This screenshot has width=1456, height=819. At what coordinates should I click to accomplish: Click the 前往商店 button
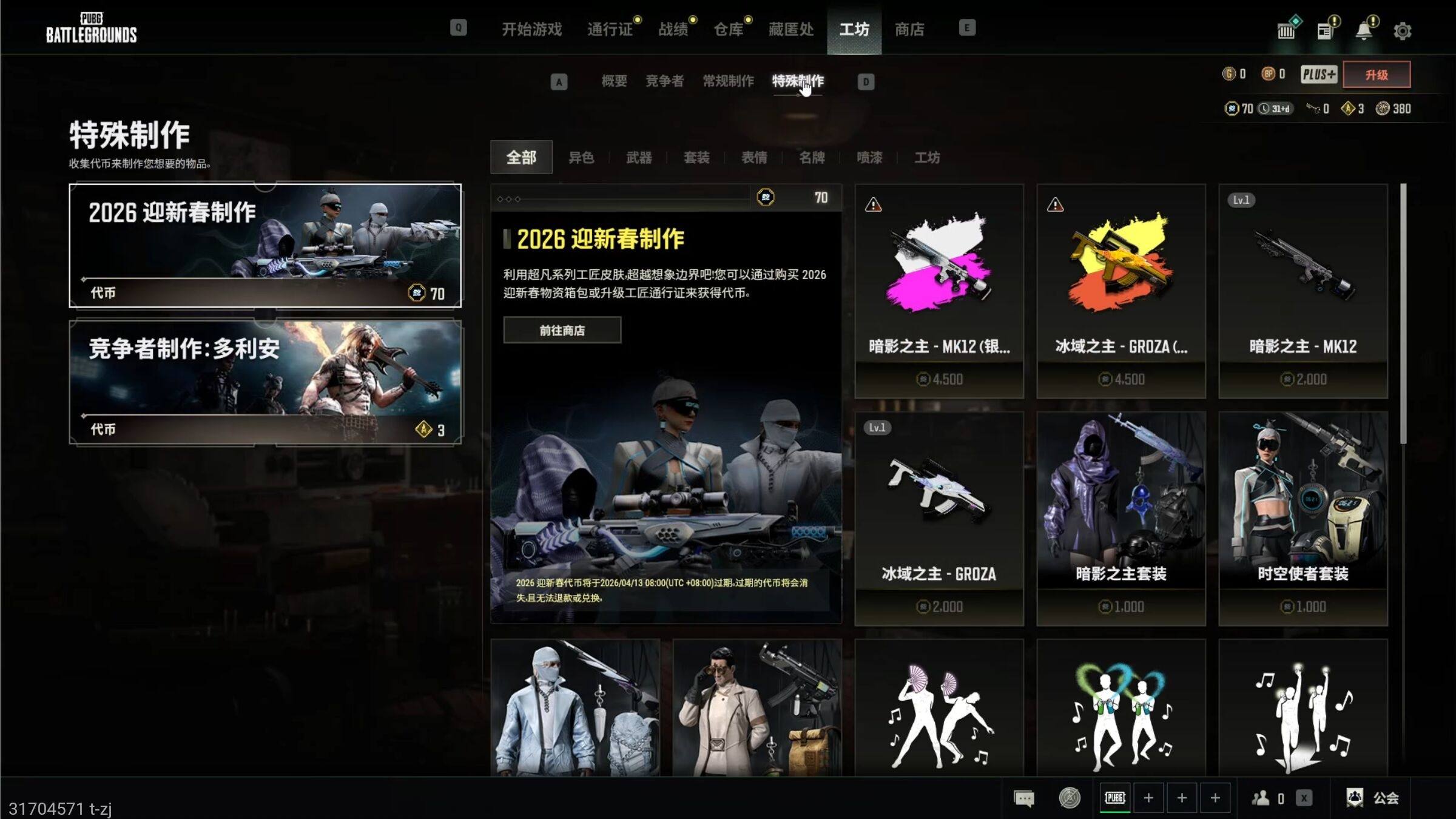pyautogui.click(x=562, y=330)
